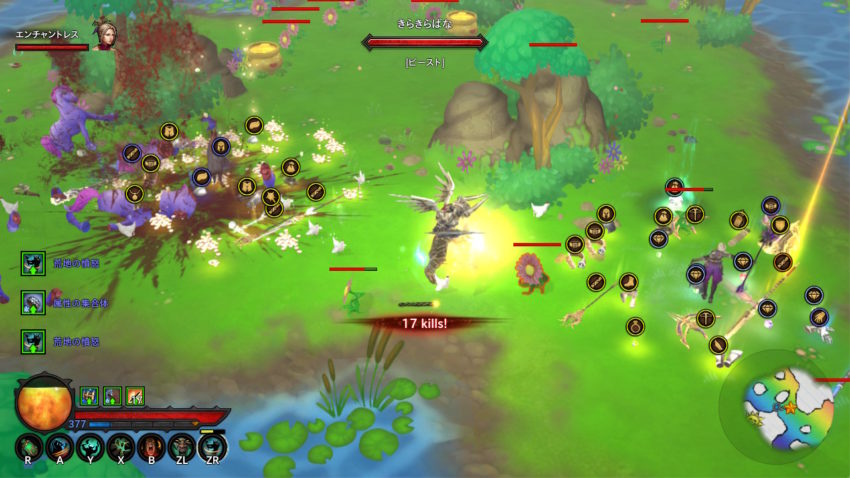Click the orange buff icon above health bar
The width and height of the screenshot is (850, 478).
[135, 396]
